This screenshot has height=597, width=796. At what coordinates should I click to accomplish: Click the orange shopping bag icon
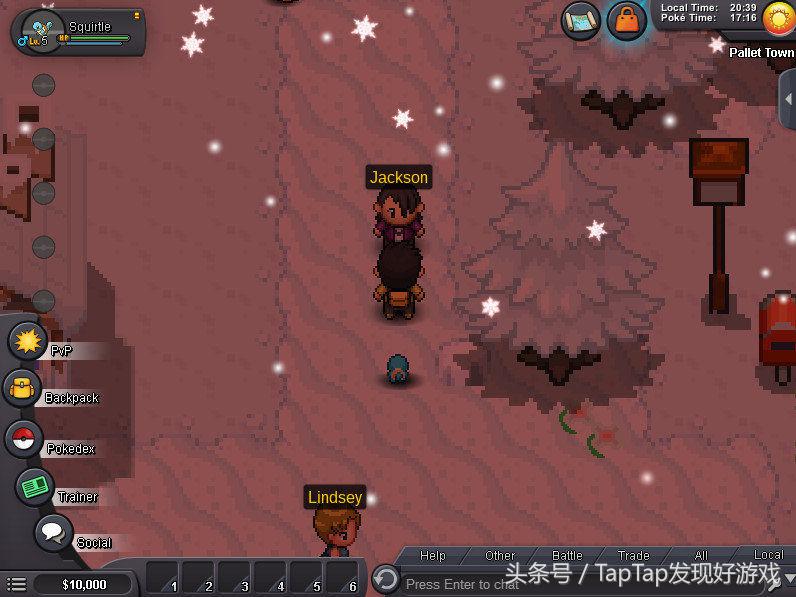[627, 20]
